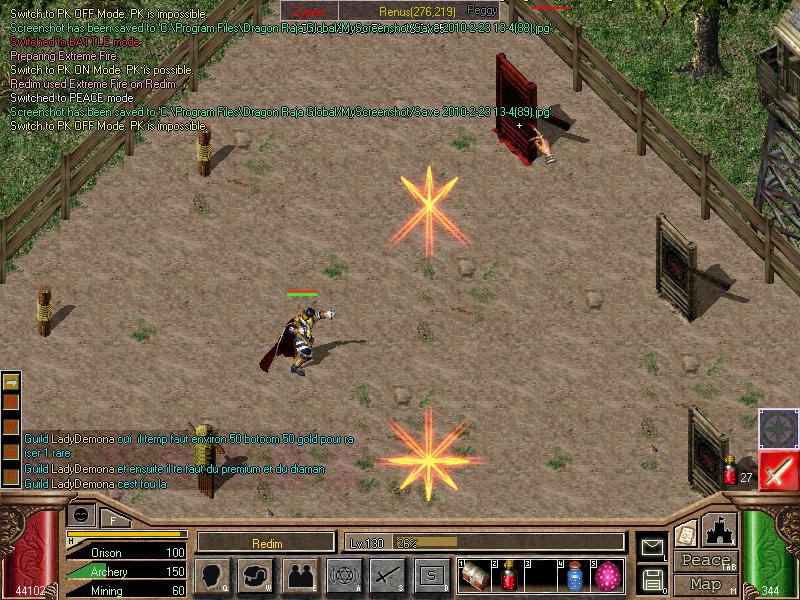Click the smiley face emote button

(81, 515)
